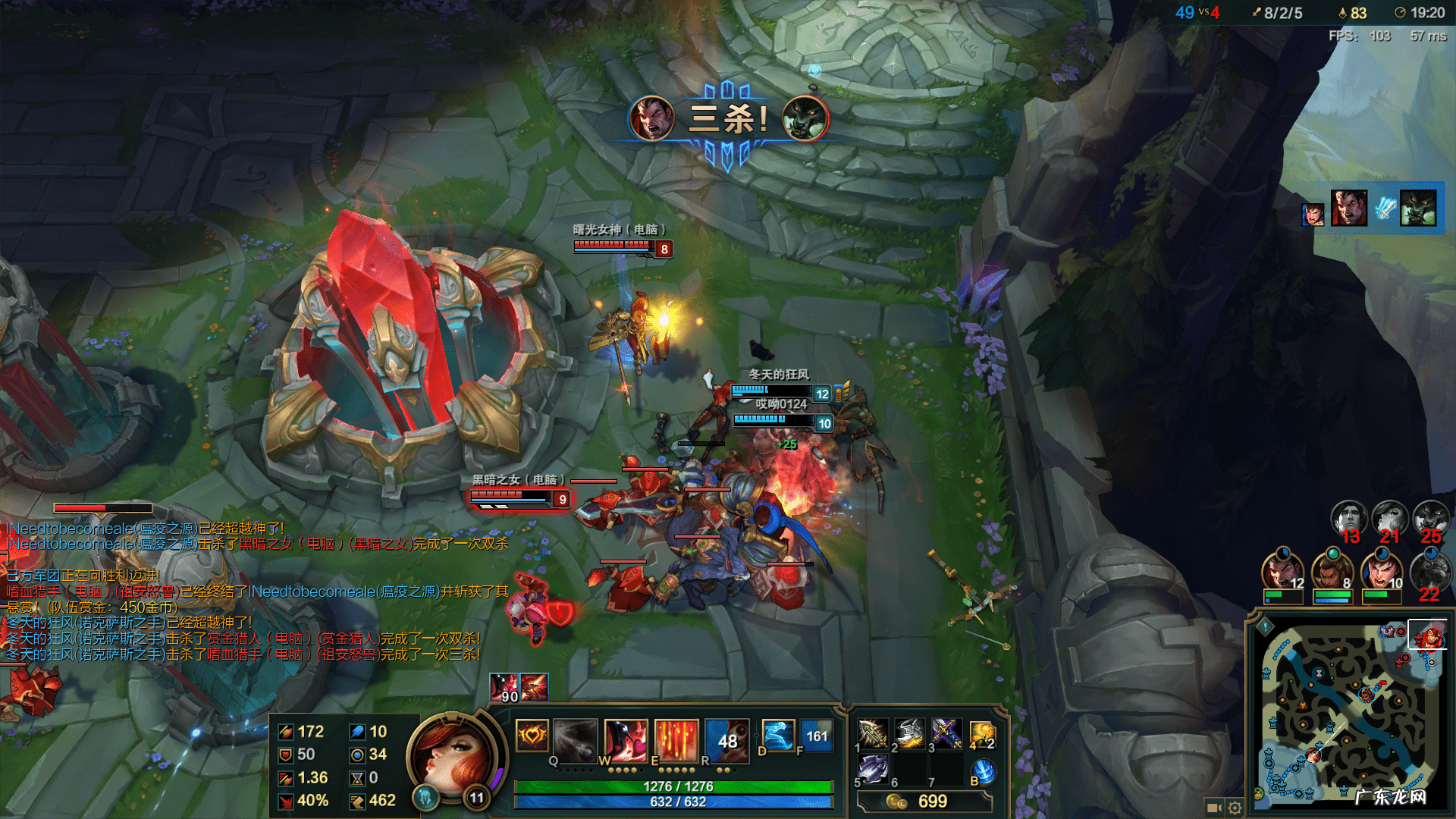
Task: Select the silver cloak item in slot 5
Action: (x=872, y=769)
